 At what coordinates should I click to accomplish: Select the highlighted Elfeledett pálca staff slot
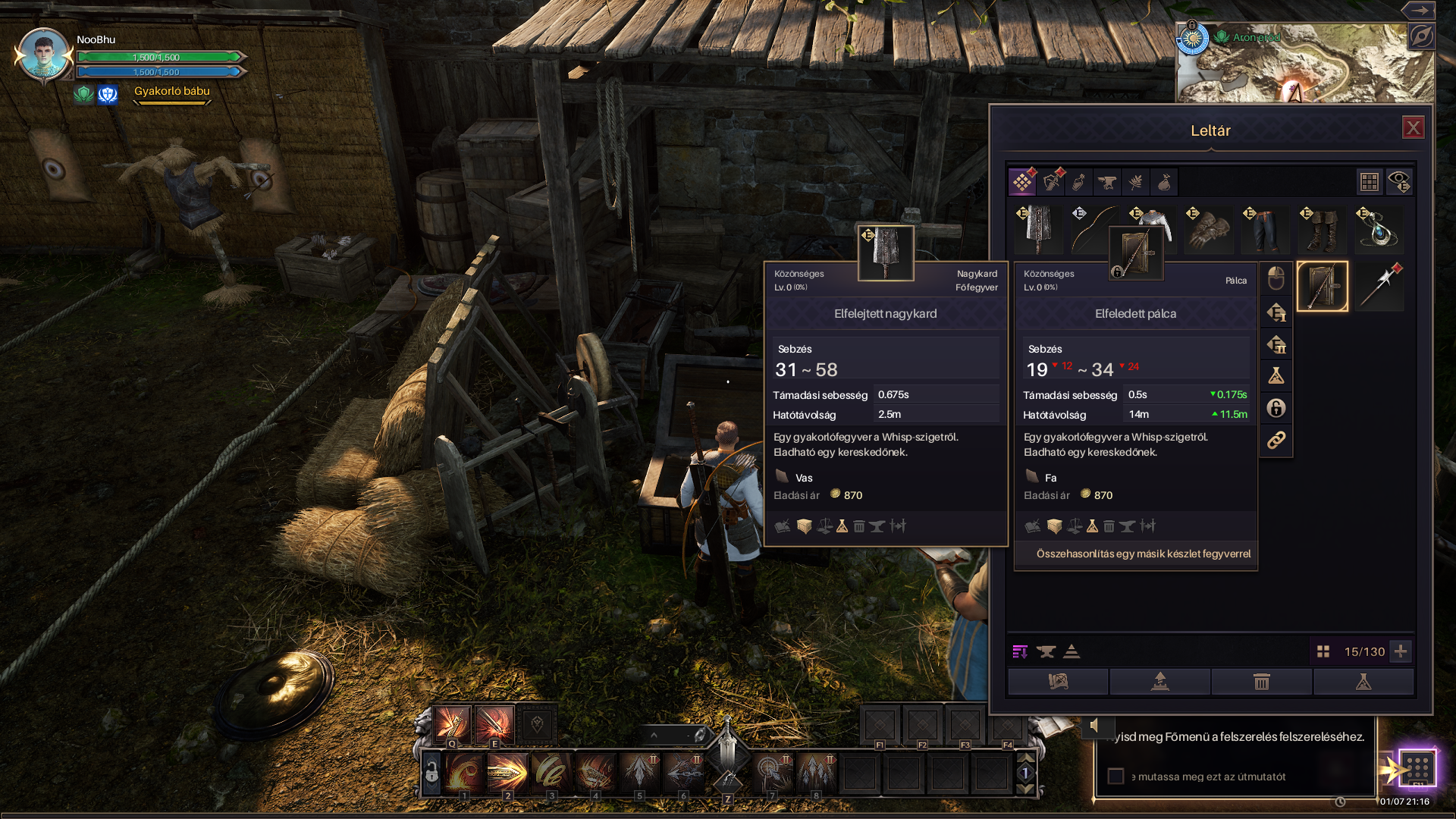pos(1323,287)
